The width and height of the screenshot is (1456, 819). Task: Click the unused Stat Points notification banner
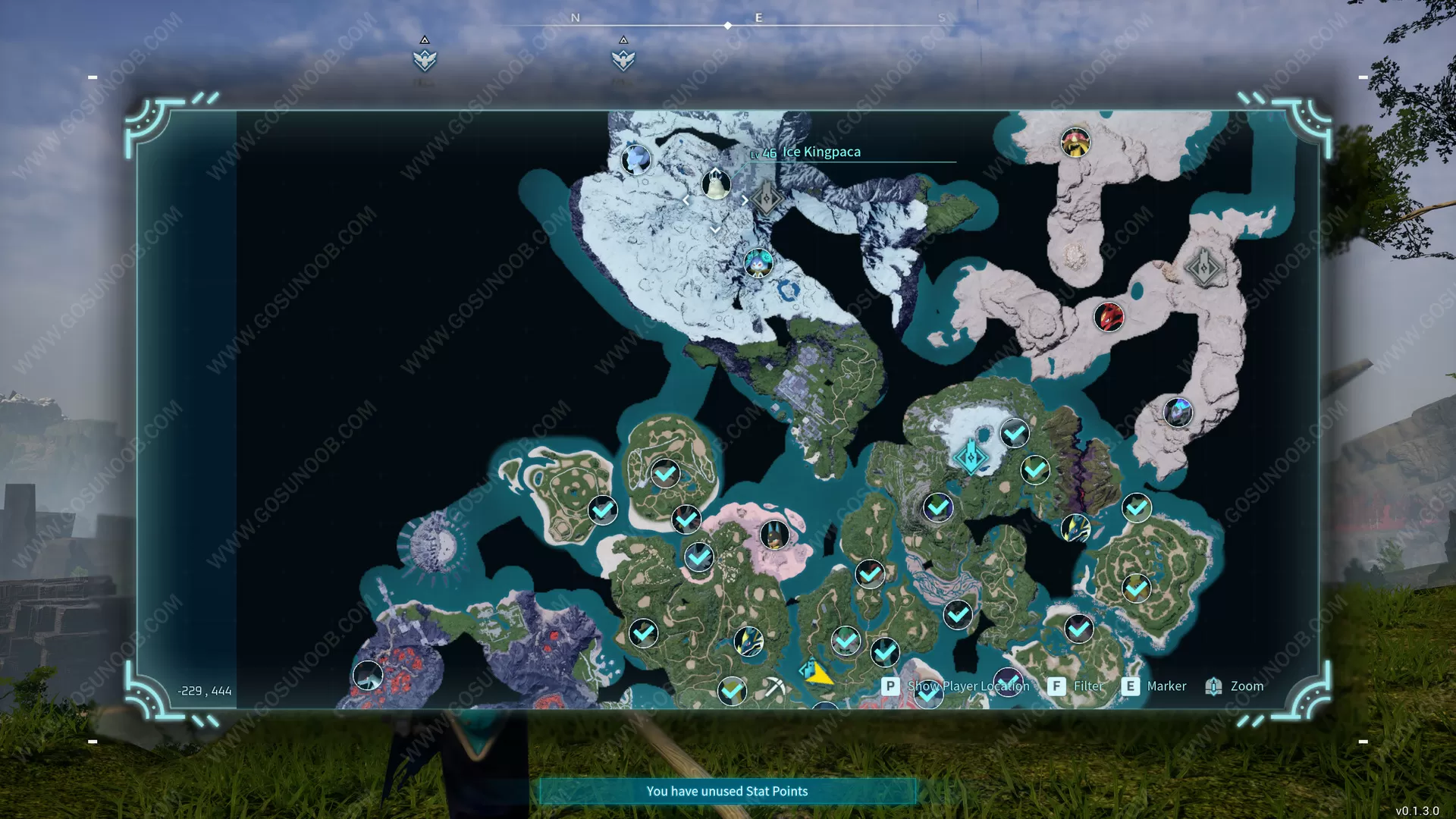(x=726, y=791)
